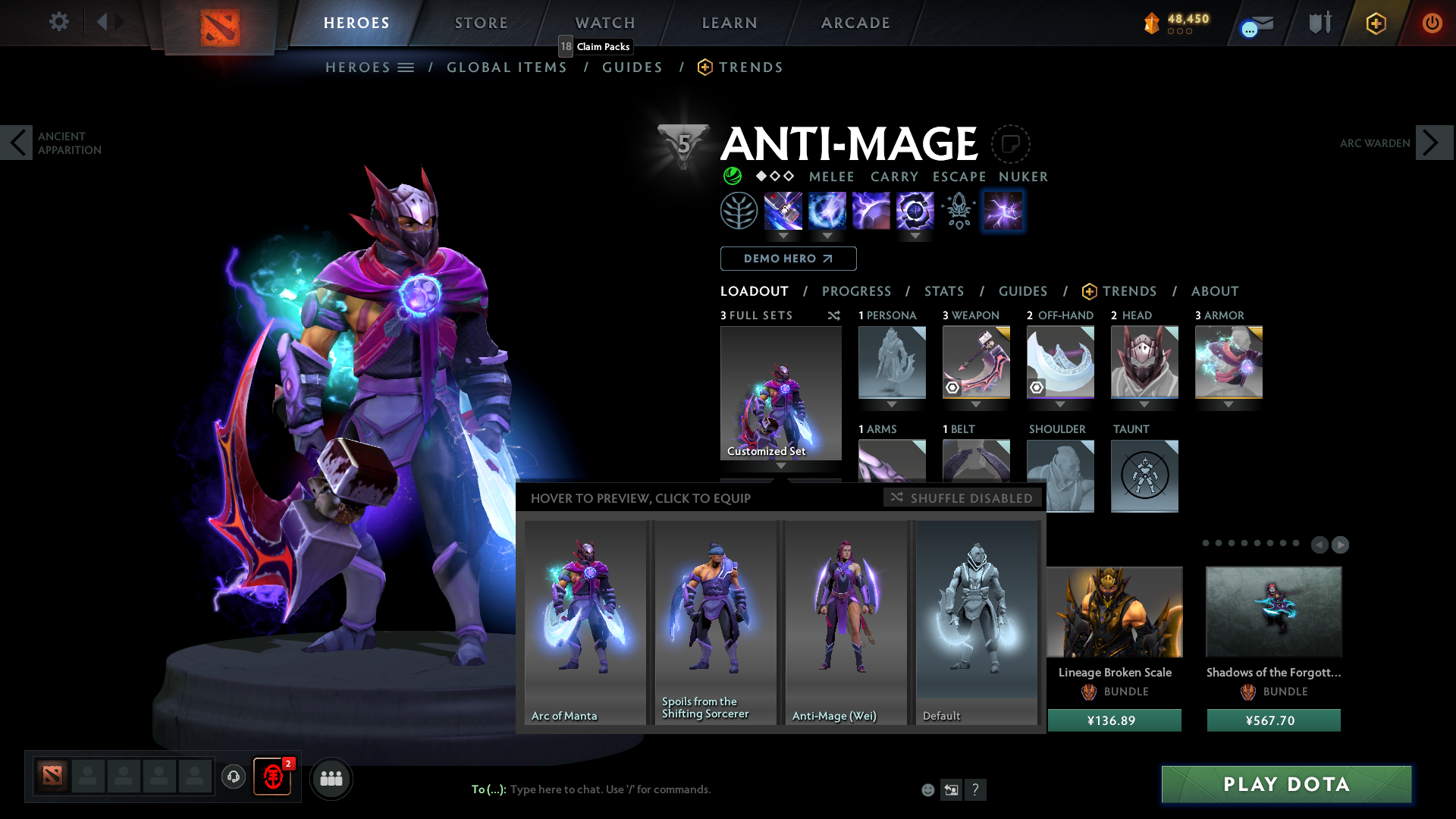Equip the Default set
This screenshot has width=1456, height=819.
(977, 622)
